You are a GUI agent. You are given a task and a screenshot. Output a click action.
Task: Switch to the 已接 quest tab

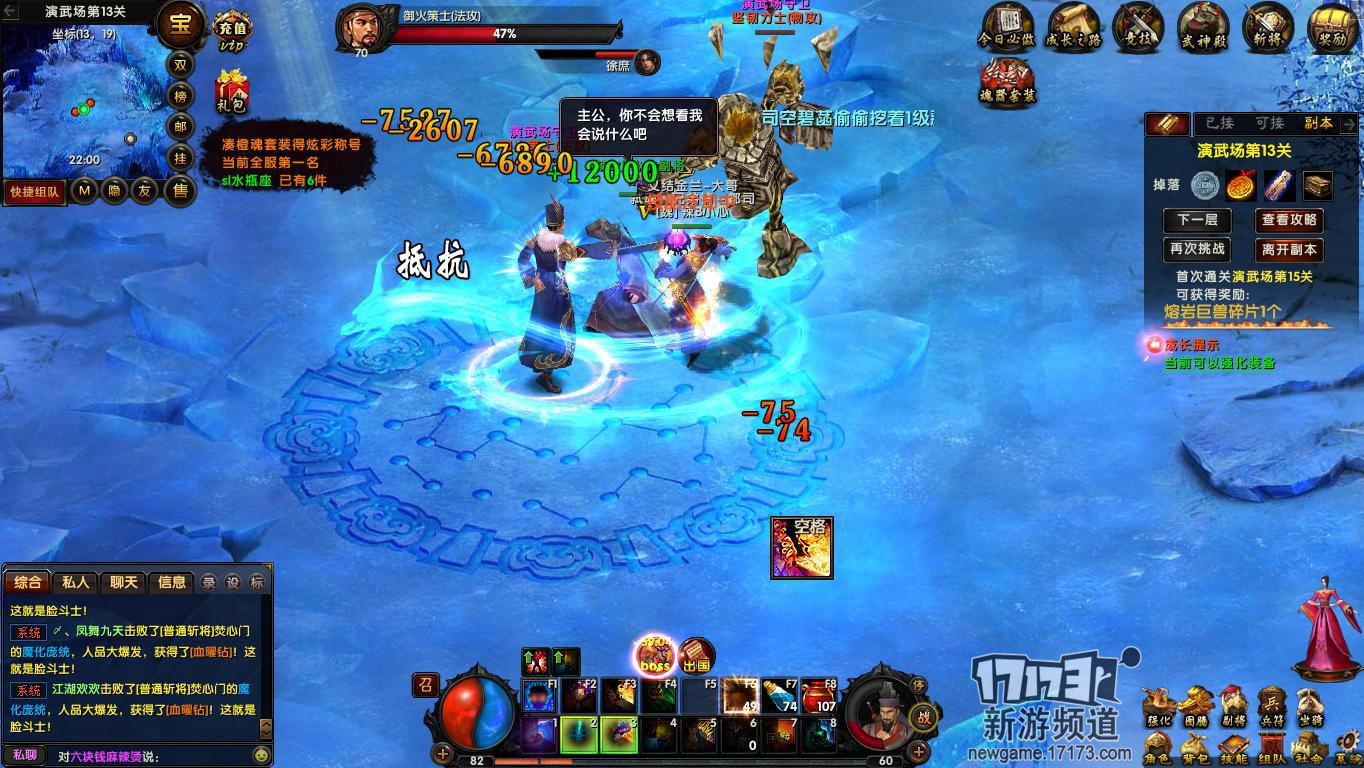point(1219,123)
